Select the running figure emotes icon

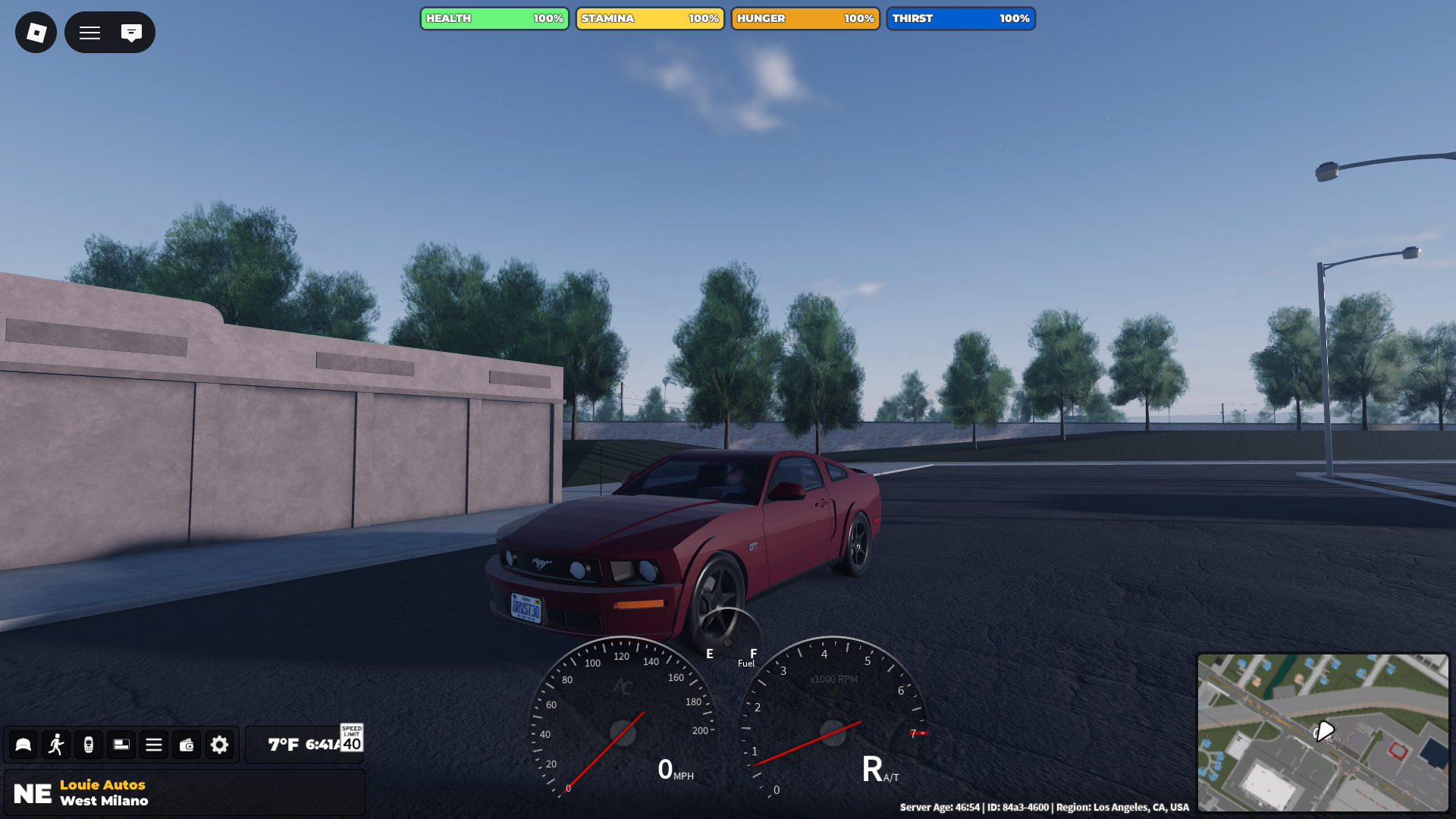click(x=56, y=745)
